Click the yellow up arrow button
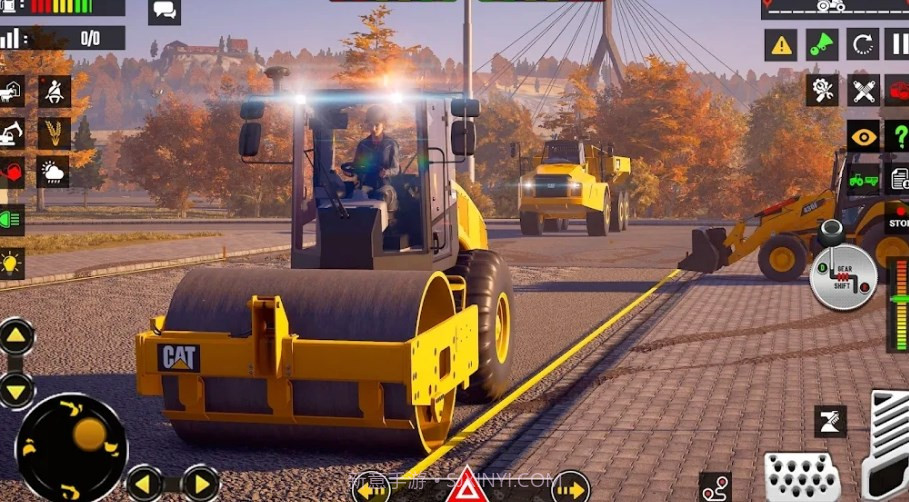Viewport: 909px width, 502px height. [16, 336]
